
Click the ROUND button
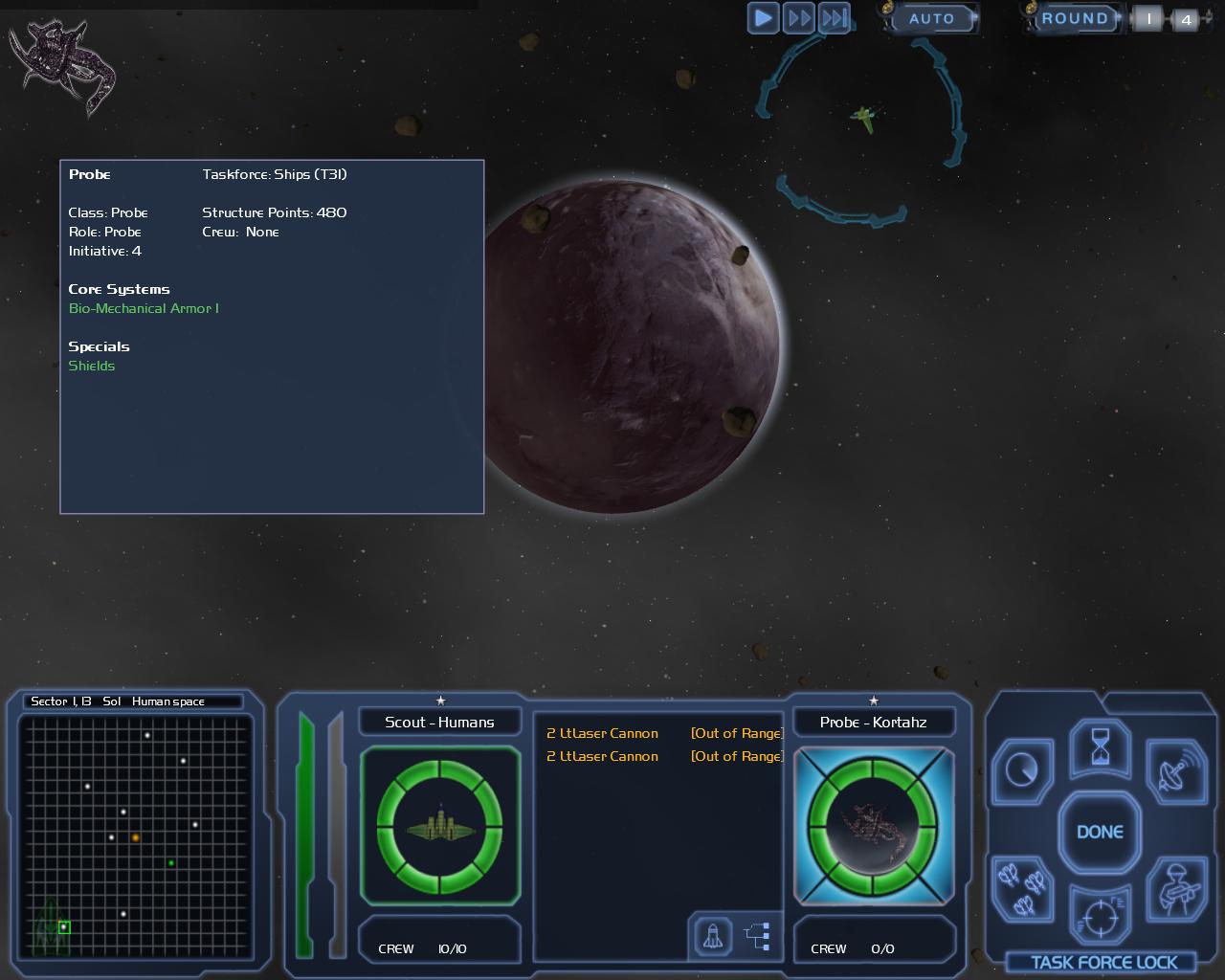(1074, 18)
